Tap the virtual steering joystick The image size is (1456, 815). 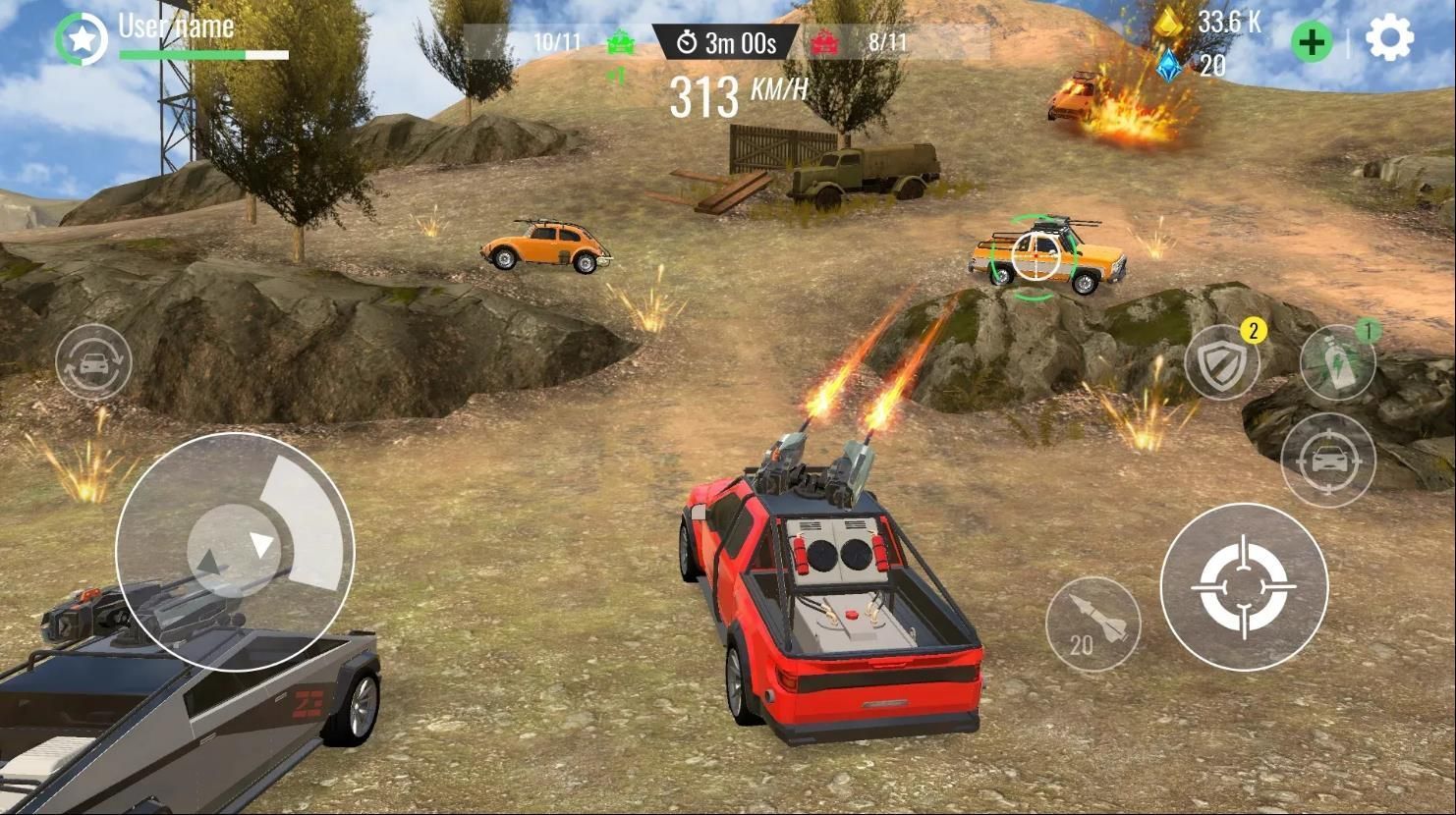click(234, 550)
